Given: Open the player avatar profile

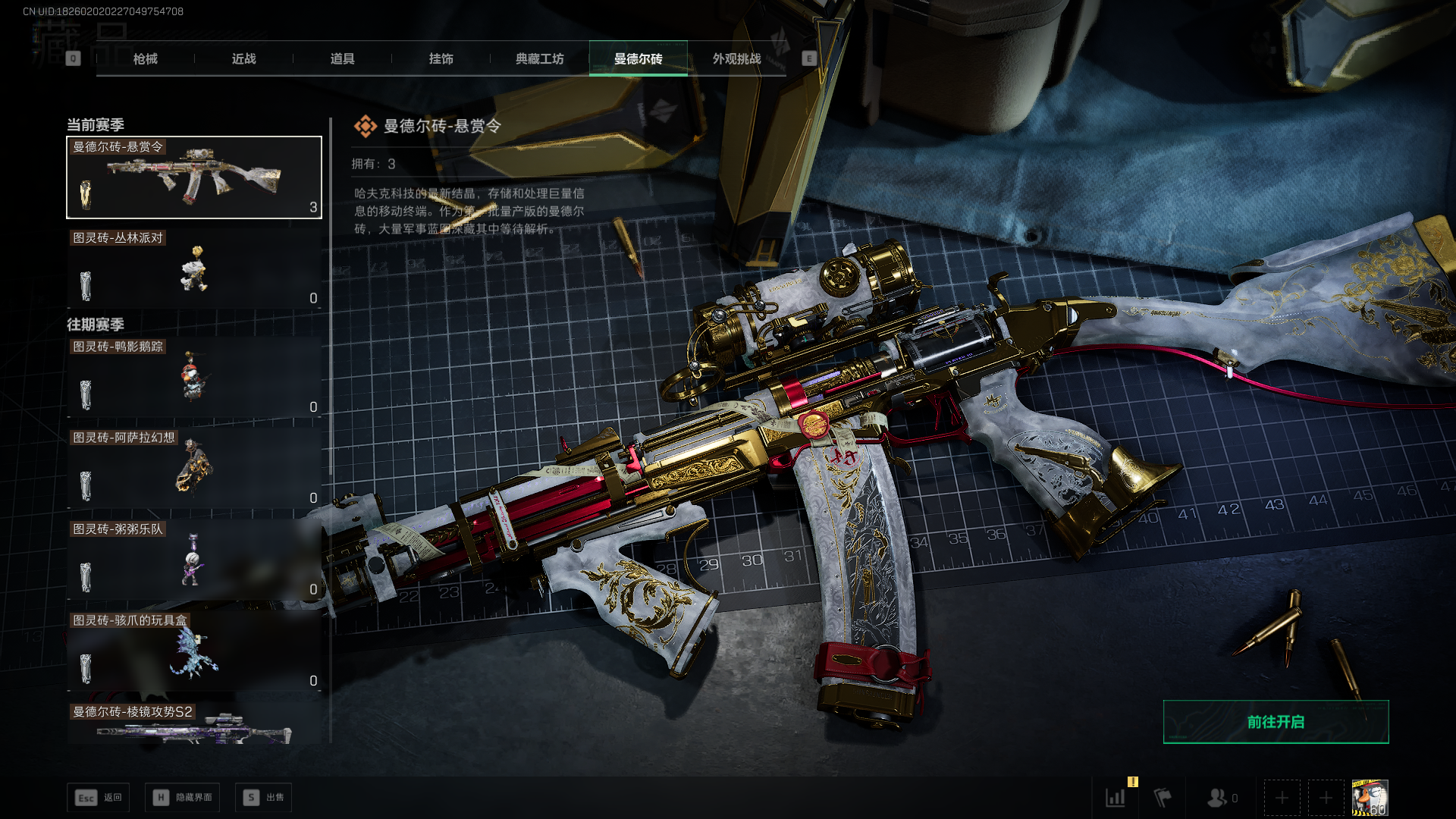Looking at the screenshot, I should [x=1370, y=798].
